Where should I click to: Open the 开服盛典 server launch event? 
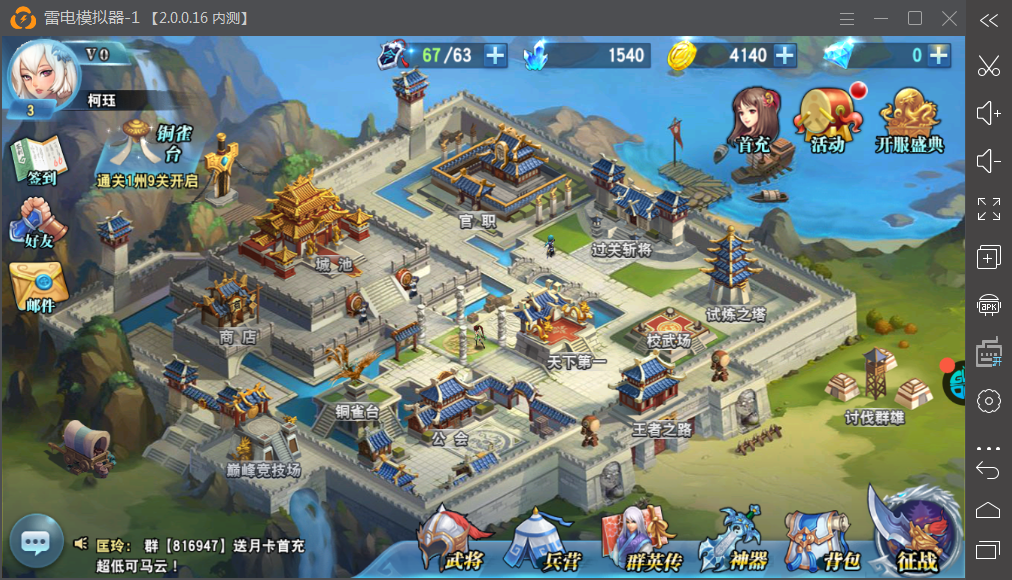[x=909, y=120]
